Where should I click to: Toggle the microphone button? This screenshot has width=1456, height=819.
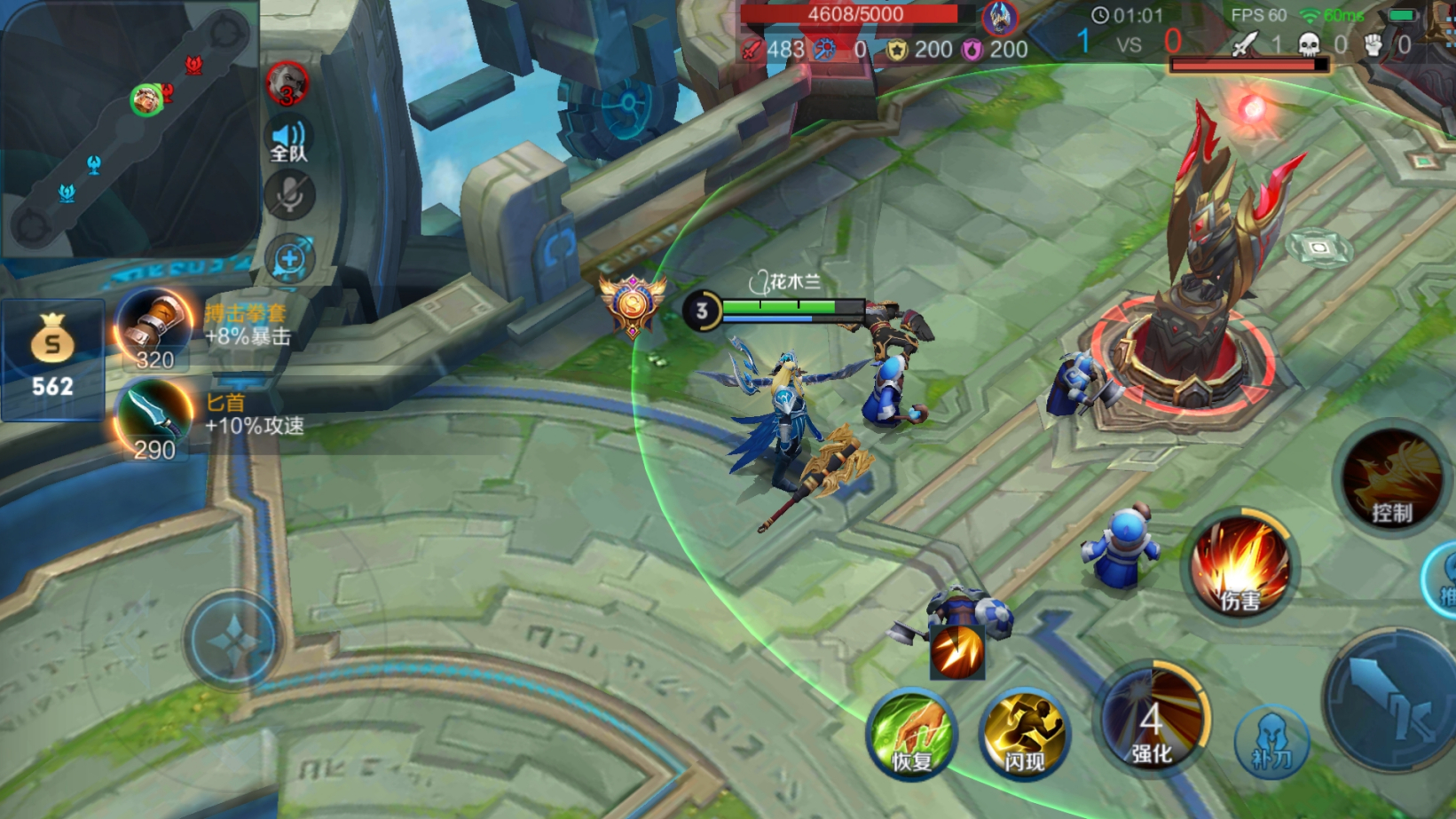point(289,196)
